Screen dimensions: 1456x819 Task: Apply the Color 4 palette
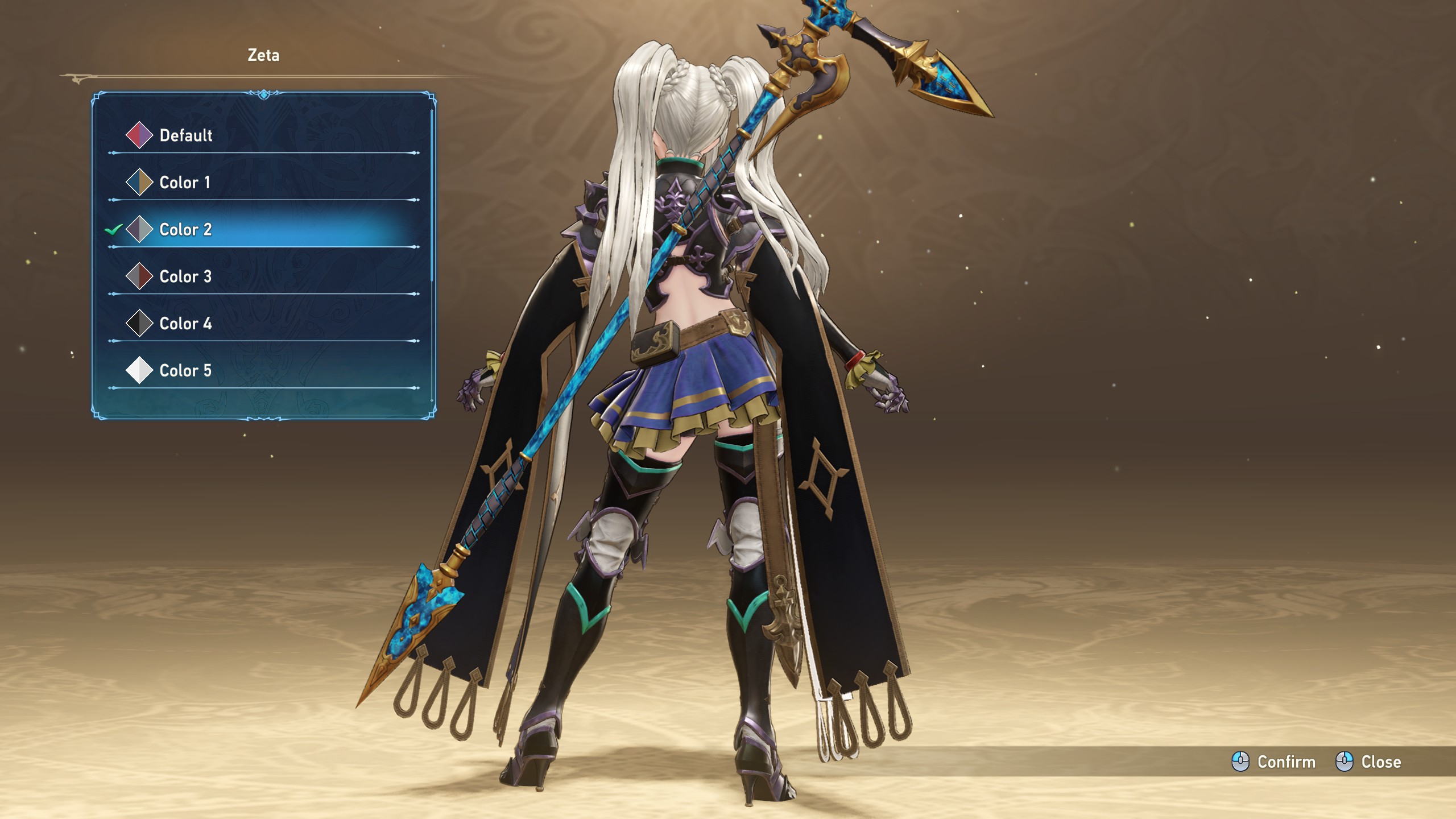[x=185, y=324]
